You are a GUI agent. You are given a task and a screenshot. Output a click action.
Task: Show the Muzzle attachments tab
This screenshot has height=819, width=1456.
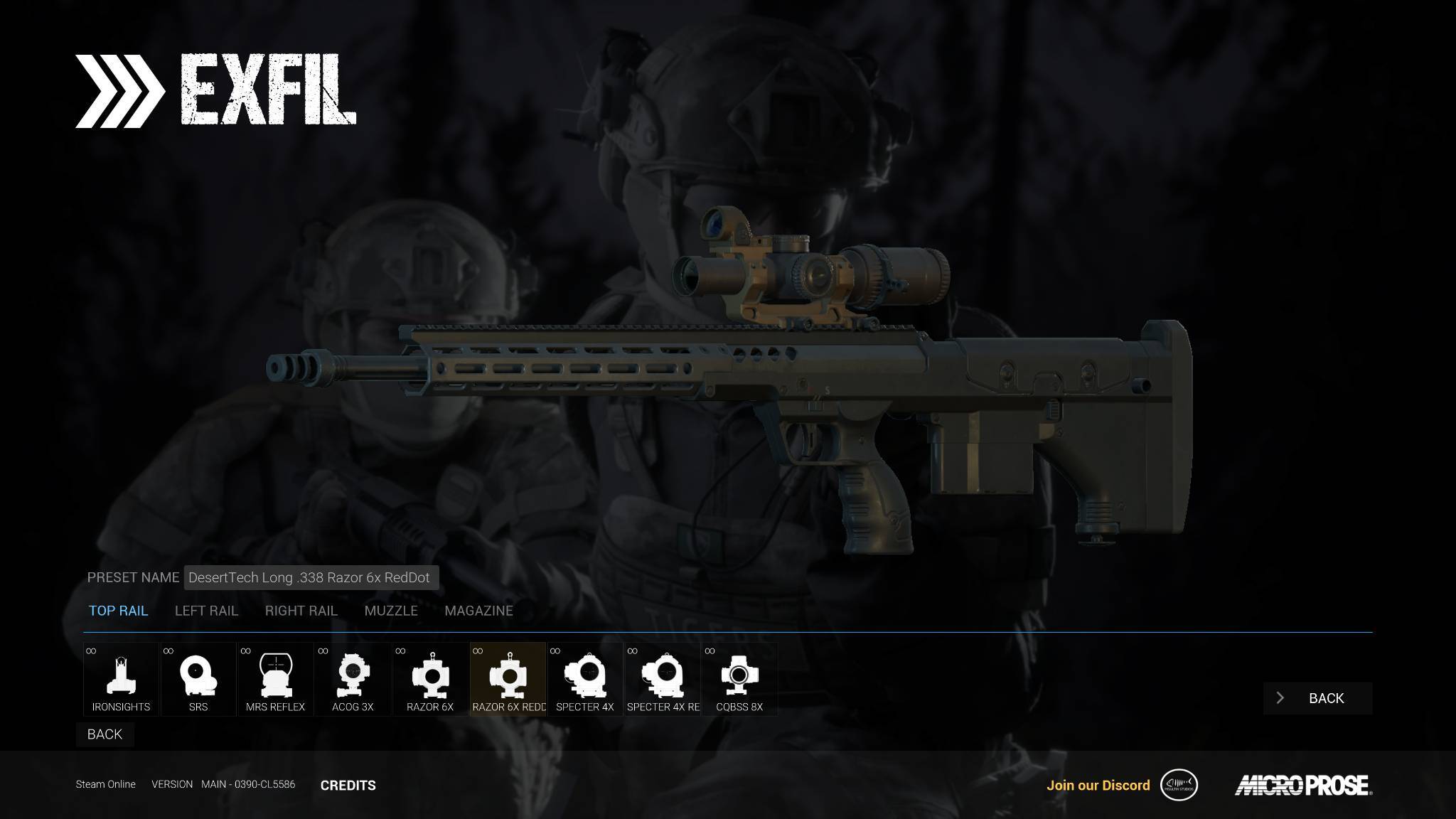[x=391, y=611]
